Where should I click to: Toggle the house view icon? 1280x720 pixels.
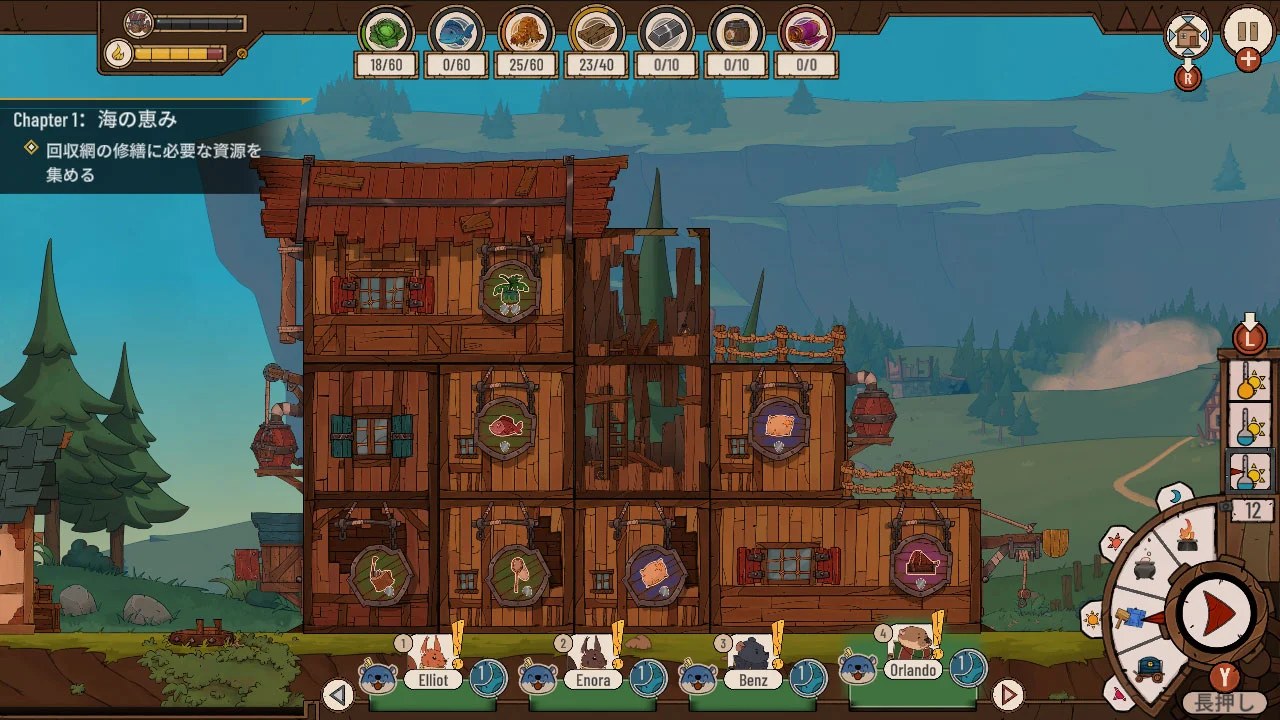[1188, 36]
